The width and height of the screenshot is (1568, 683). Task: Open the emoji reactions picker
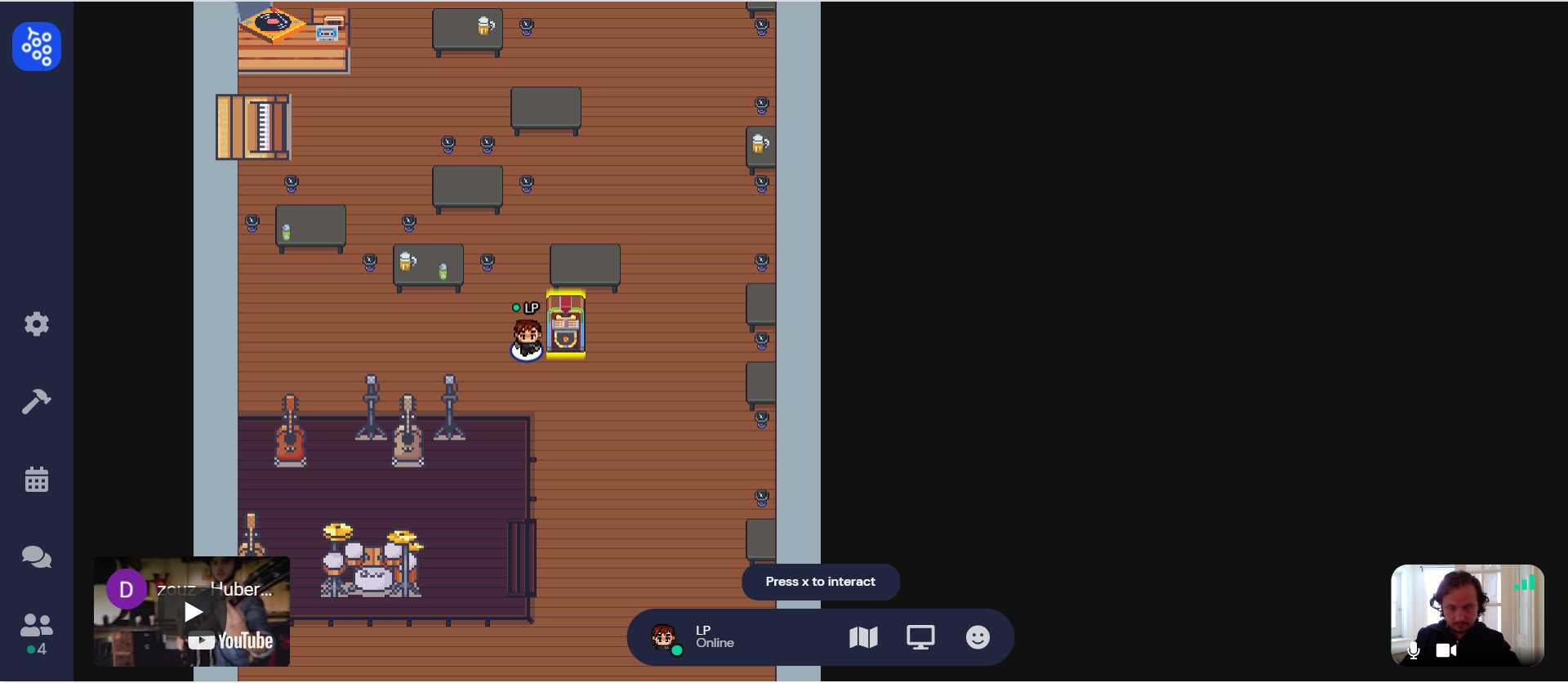click(978, 637)
